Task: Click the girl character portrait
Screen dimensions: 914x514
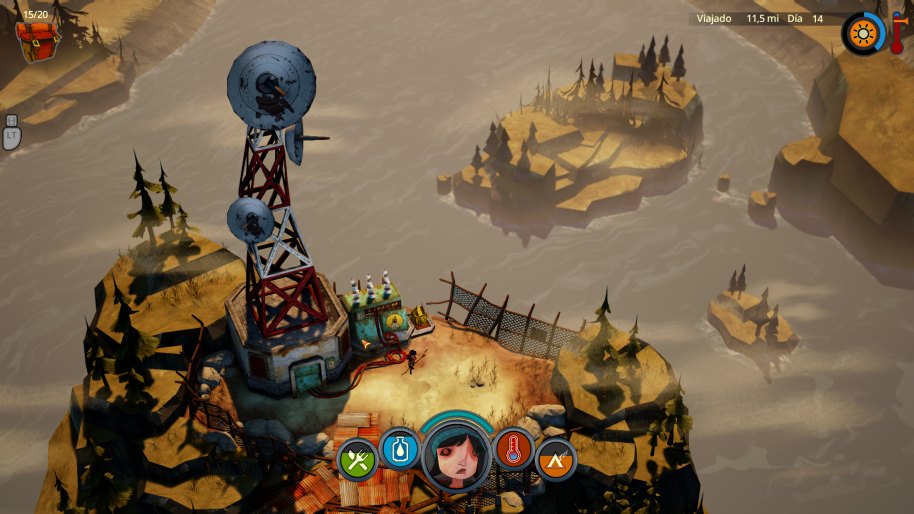Action: point(457,456)
